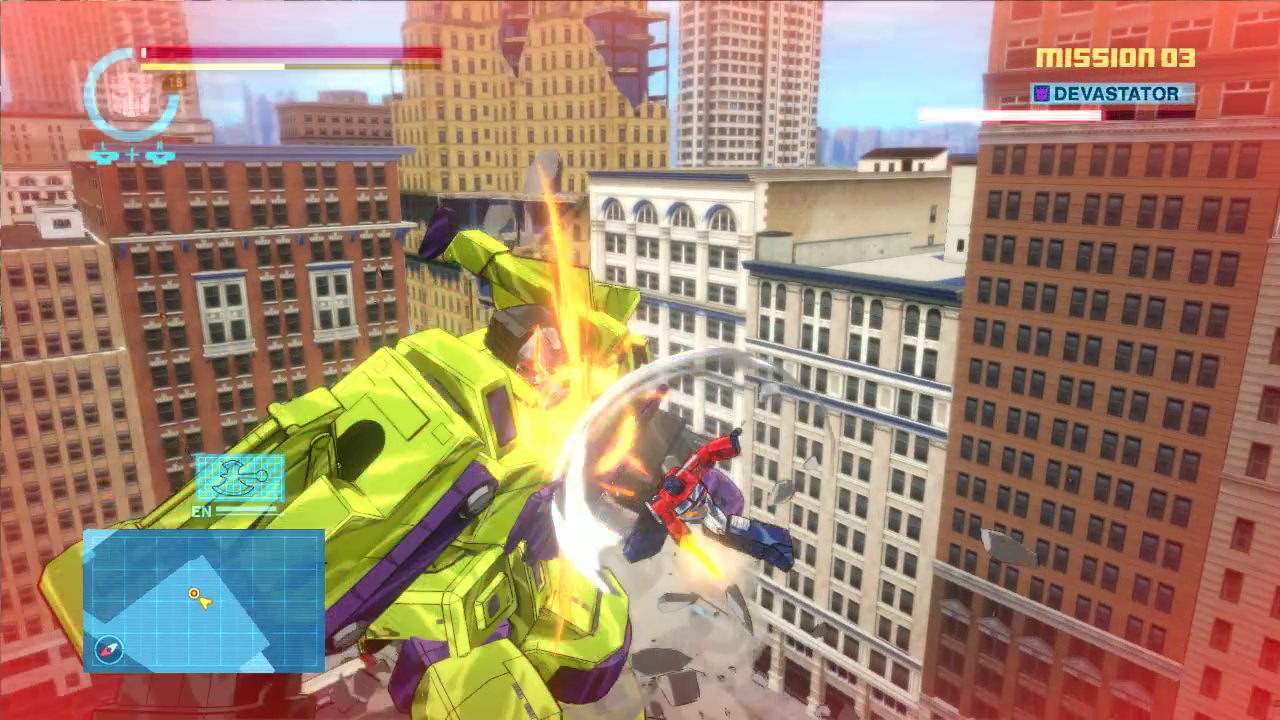Click the EN label next to the energy gauge
The height and width of the screenshot is (720, 1280).
[202, 510]
